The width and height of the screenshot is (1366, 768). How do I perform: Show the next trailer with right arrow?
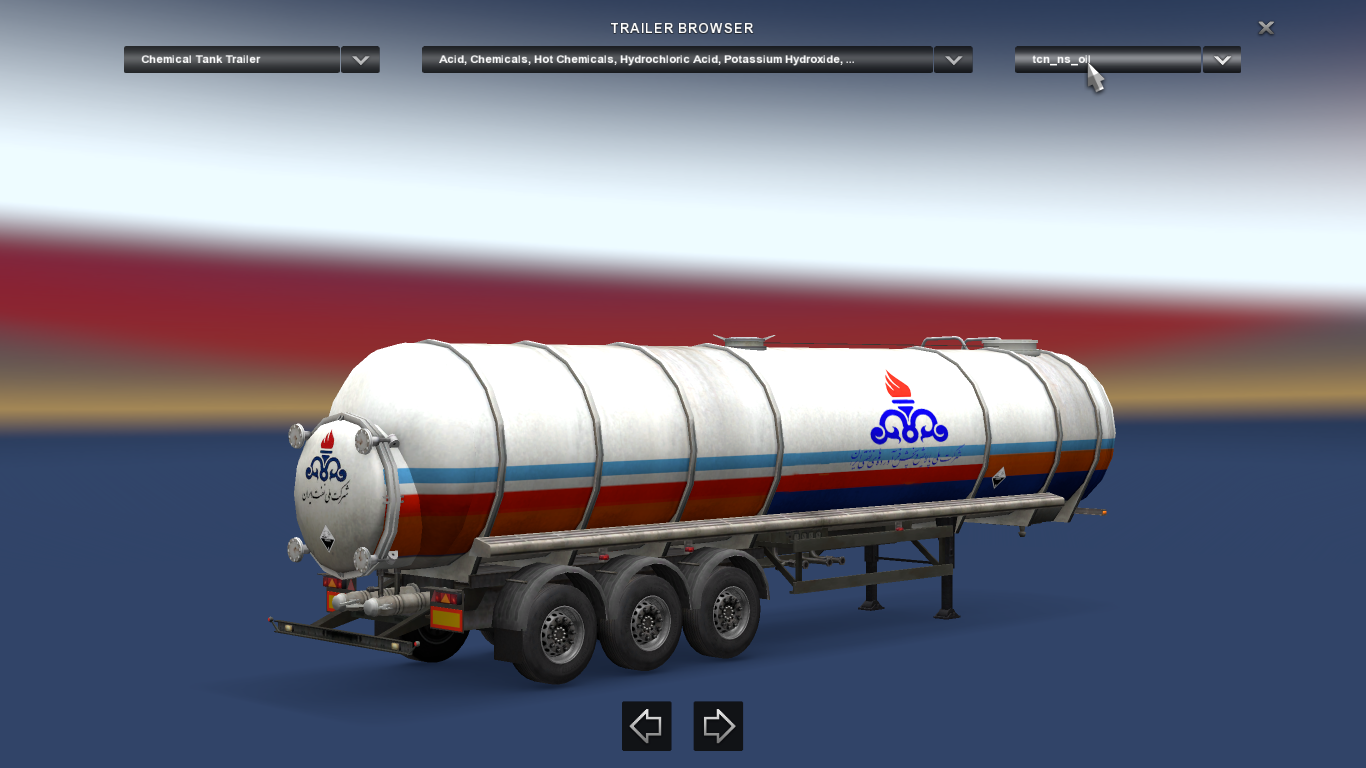click(x=718, y=726)
